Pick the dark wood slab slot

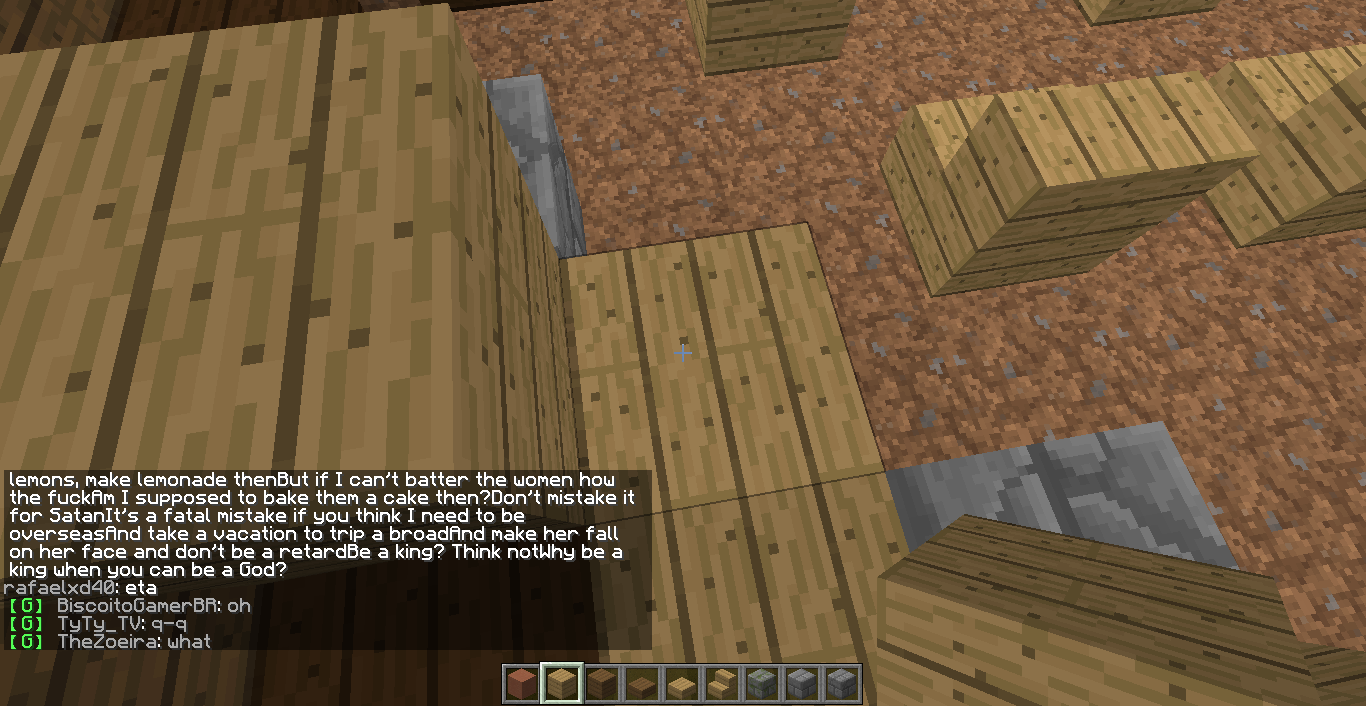pyautogui.click(x=641, y=684)
